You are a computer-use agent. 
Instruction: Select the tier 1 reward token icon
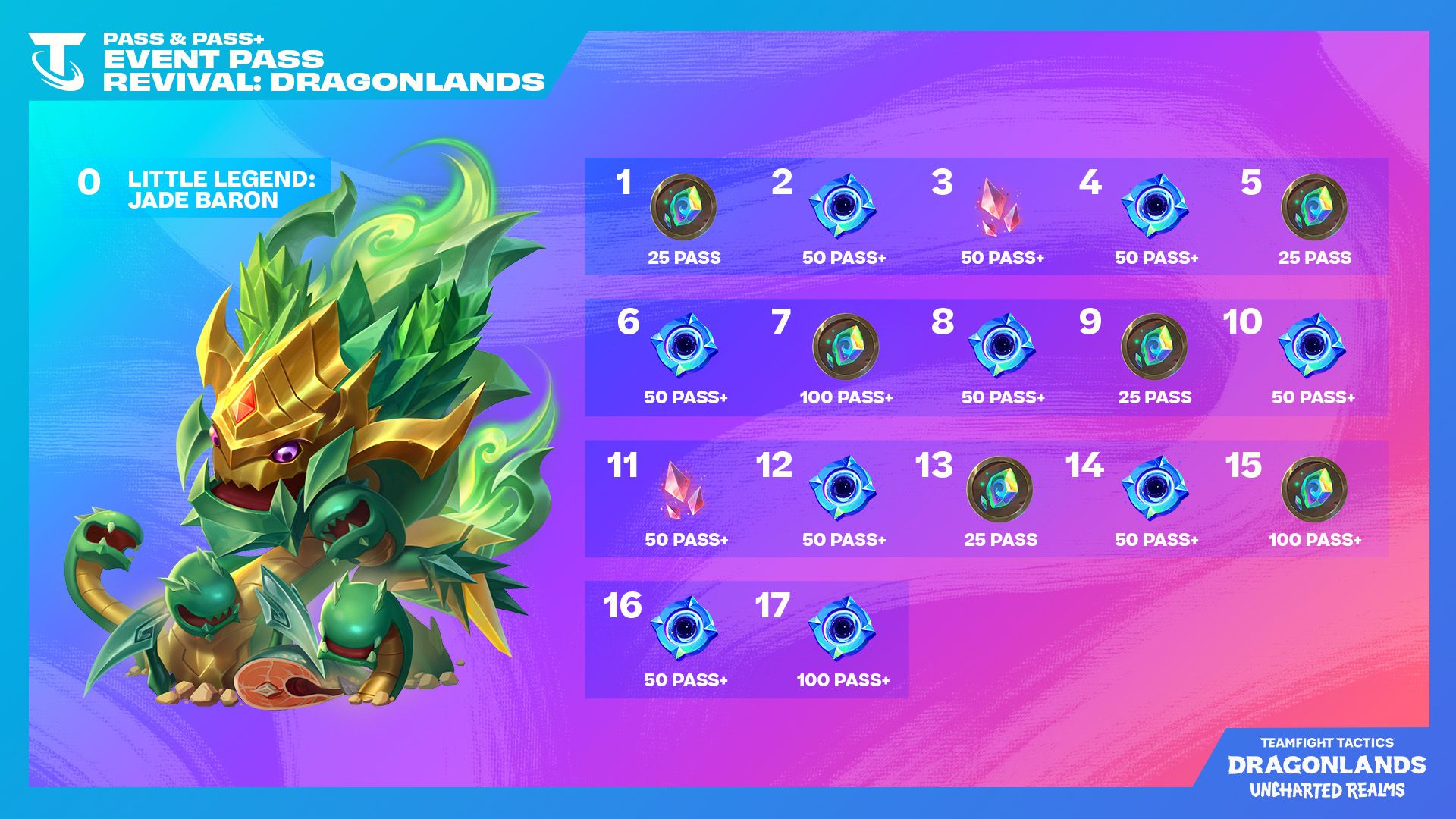pos(683,207)
